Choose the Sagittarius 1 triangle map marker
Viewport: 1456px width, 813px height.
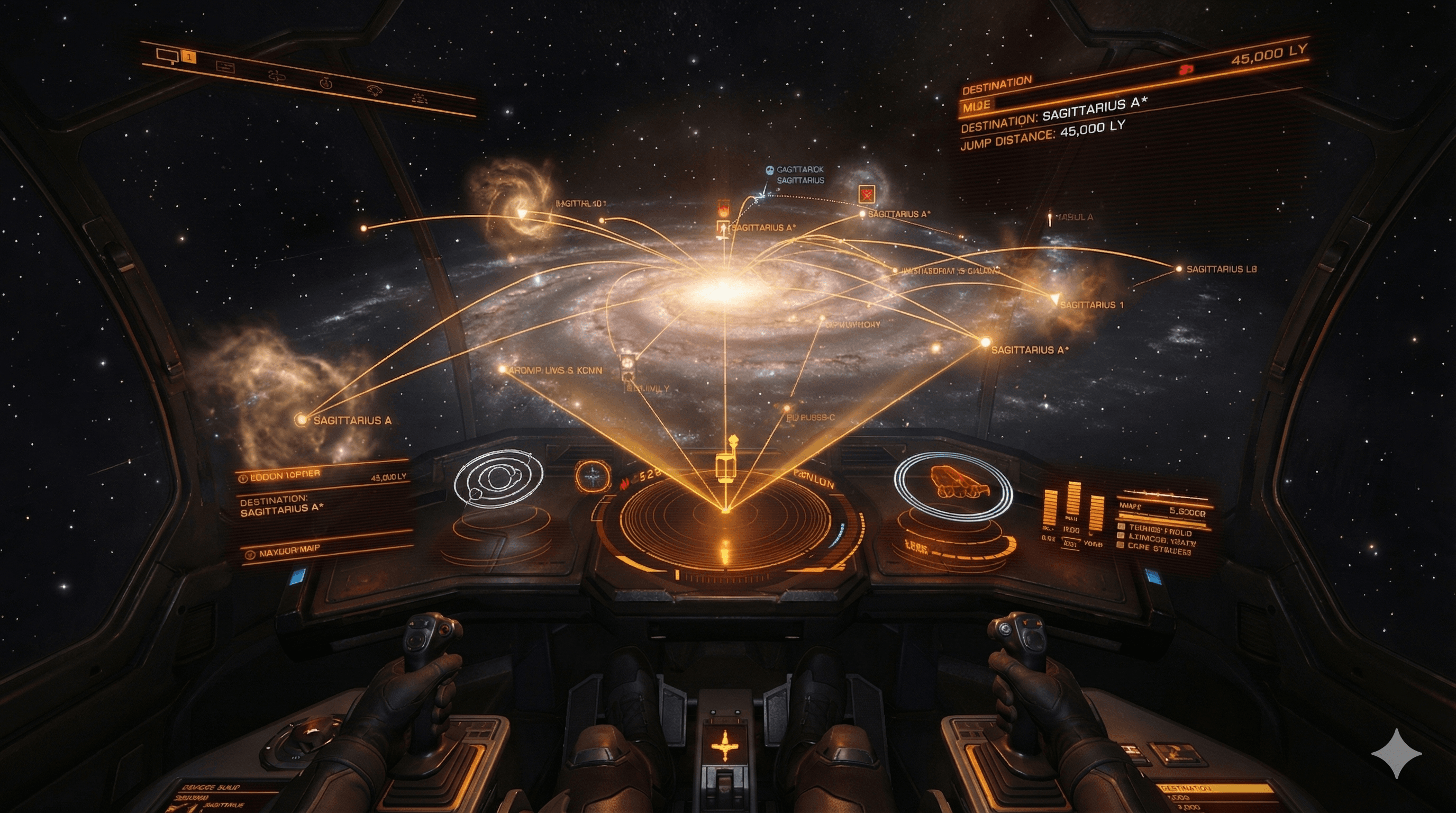[1054, 298]
